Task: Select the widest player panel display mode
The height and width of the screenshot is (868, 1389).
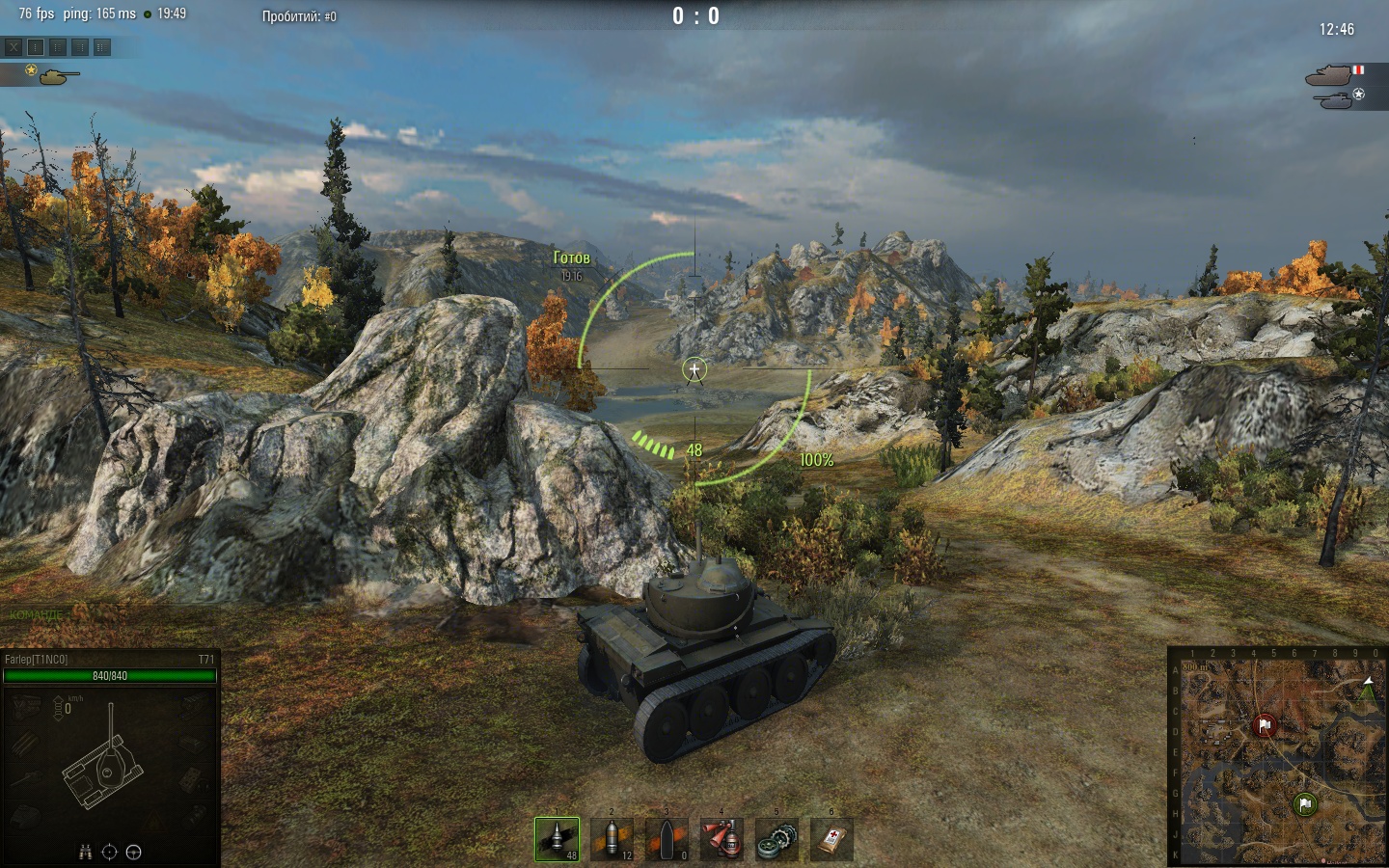Action: [x=102, y=46]
